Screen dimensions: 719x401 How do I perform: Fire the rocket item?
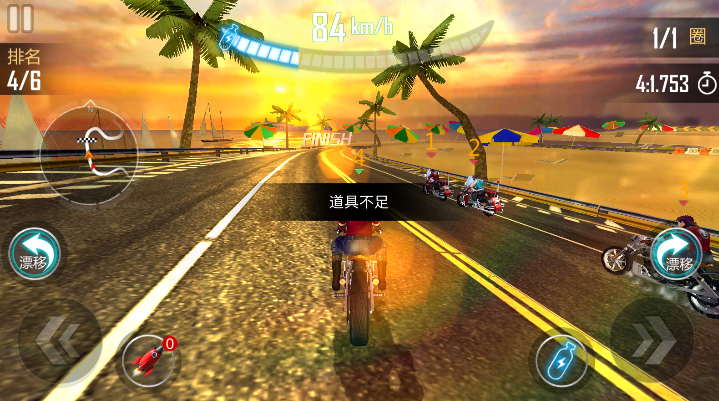146,359
